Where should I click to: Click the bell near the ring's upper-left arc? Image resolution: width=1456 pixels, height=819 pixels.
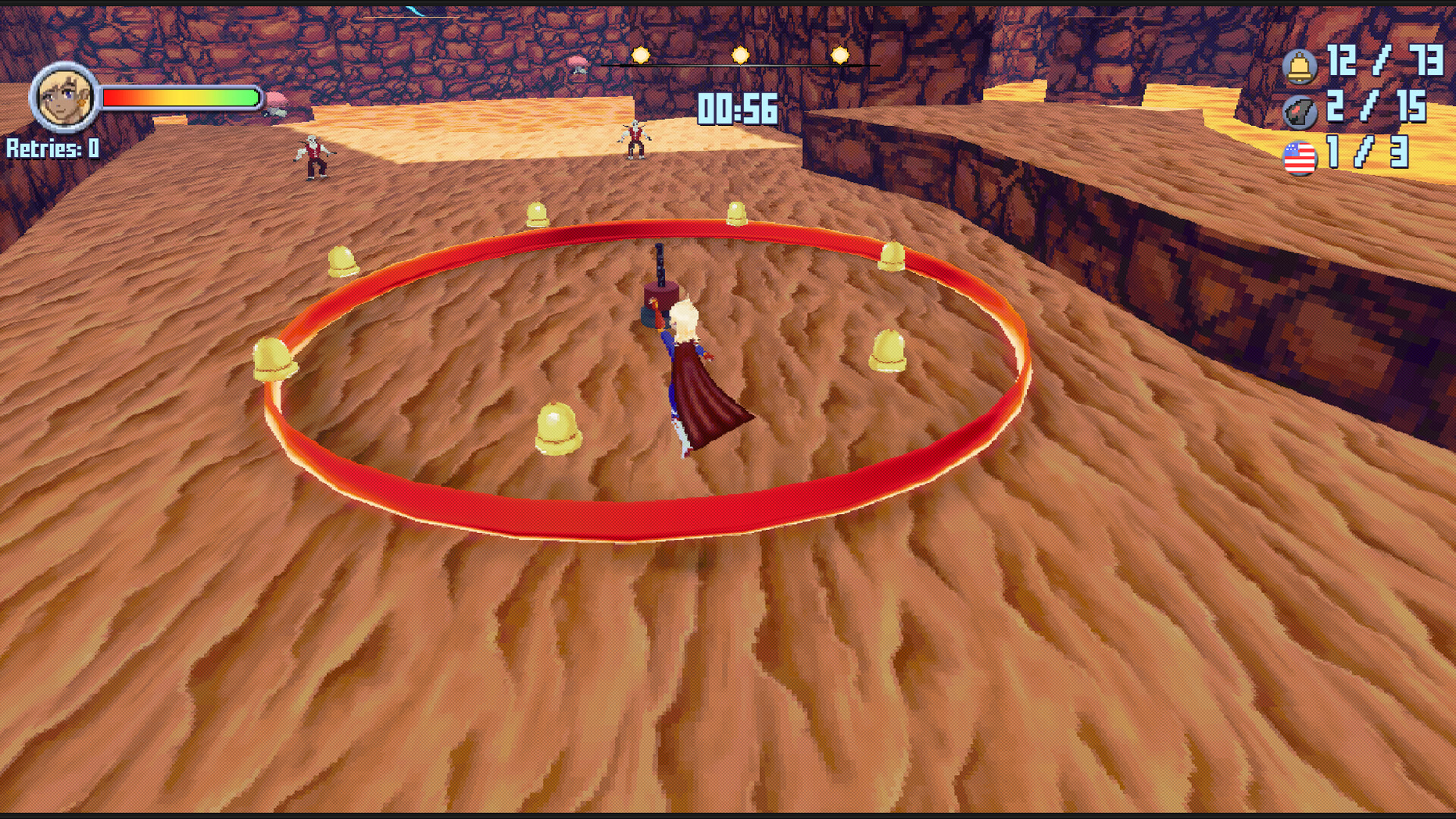[x=344, y=262]
